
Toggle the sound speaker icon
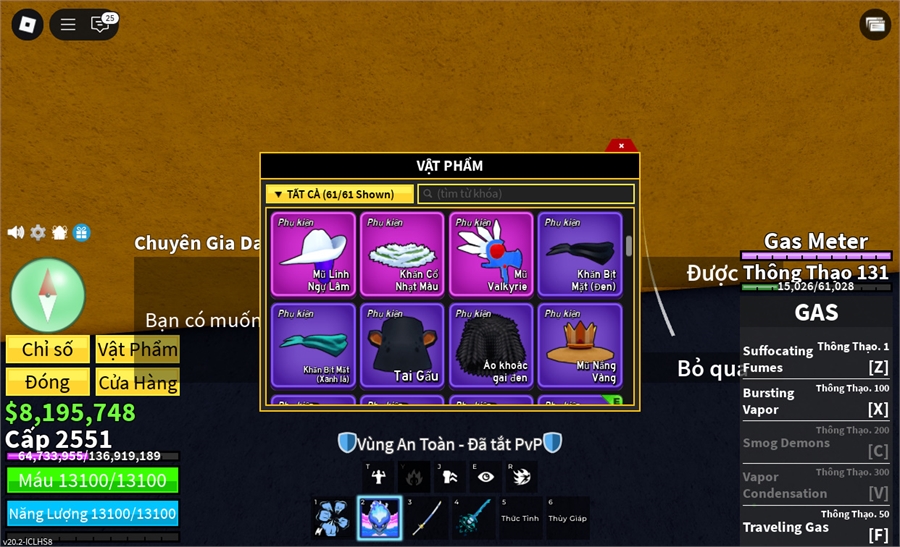pyautogui.click(x=16, y=232)
